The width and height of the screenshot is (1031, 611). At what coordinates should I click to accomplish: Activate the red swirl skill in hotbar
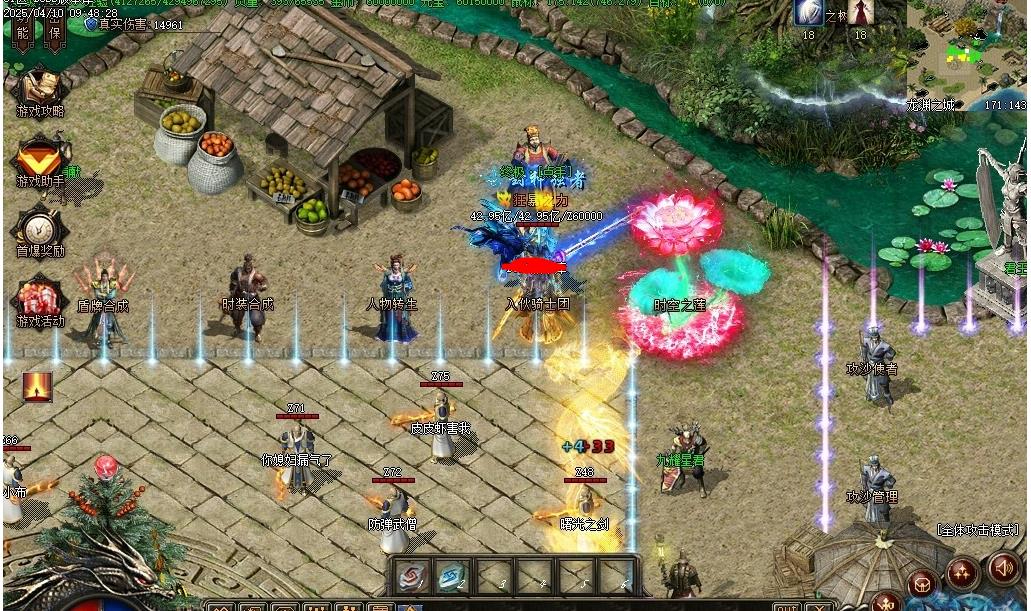pos(410,575)
